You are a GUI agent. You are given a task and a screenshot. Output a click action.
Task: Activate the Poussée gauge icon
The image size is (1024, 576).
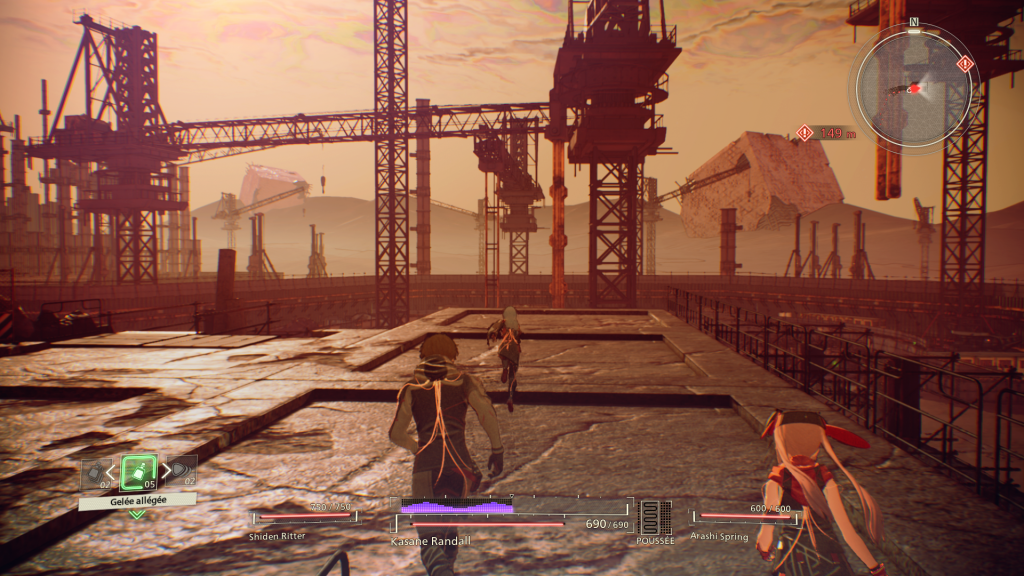(x=654, y=517)
